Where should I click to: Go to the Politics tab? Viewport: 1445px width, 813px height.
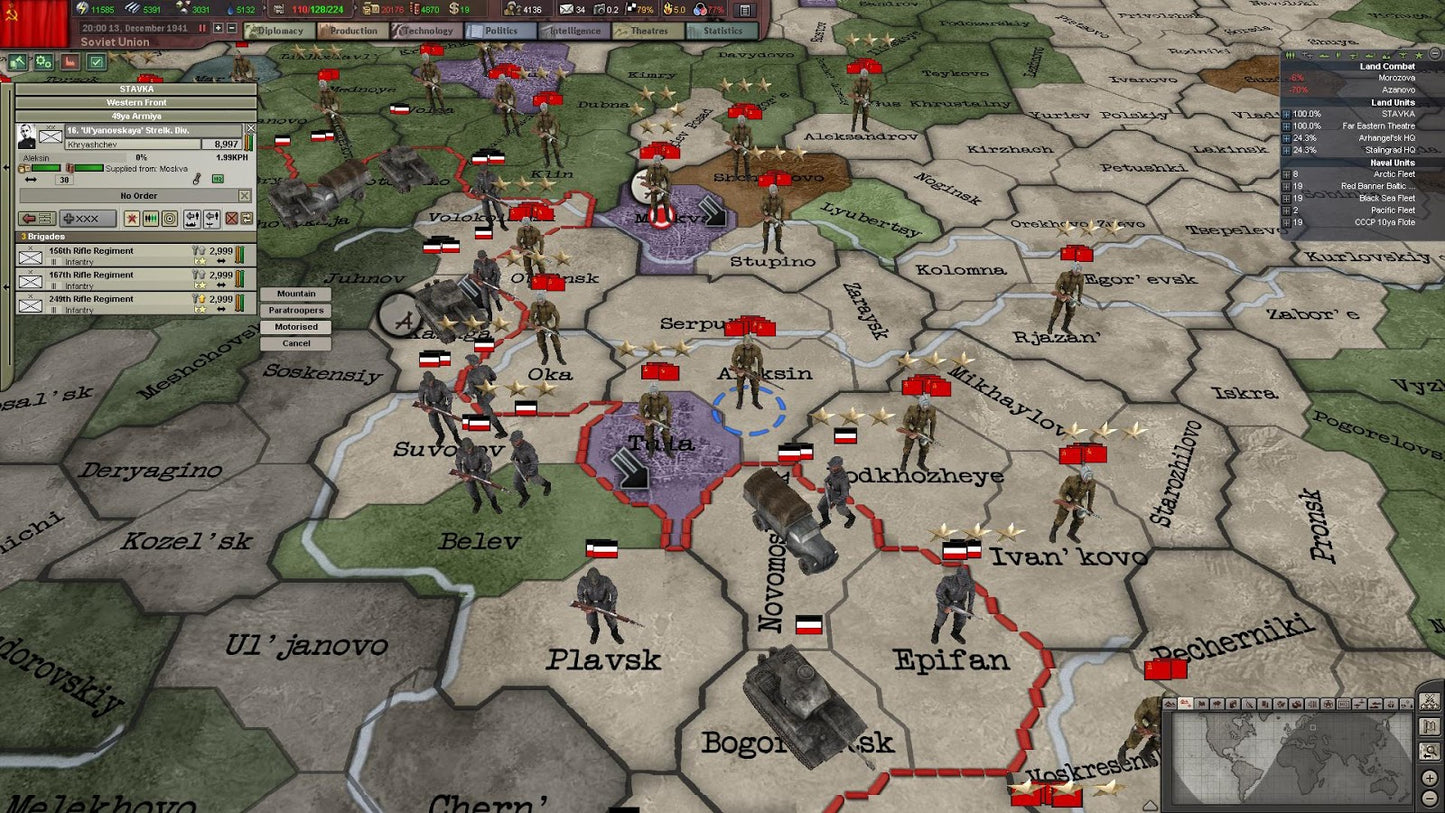tap(501, 31)
